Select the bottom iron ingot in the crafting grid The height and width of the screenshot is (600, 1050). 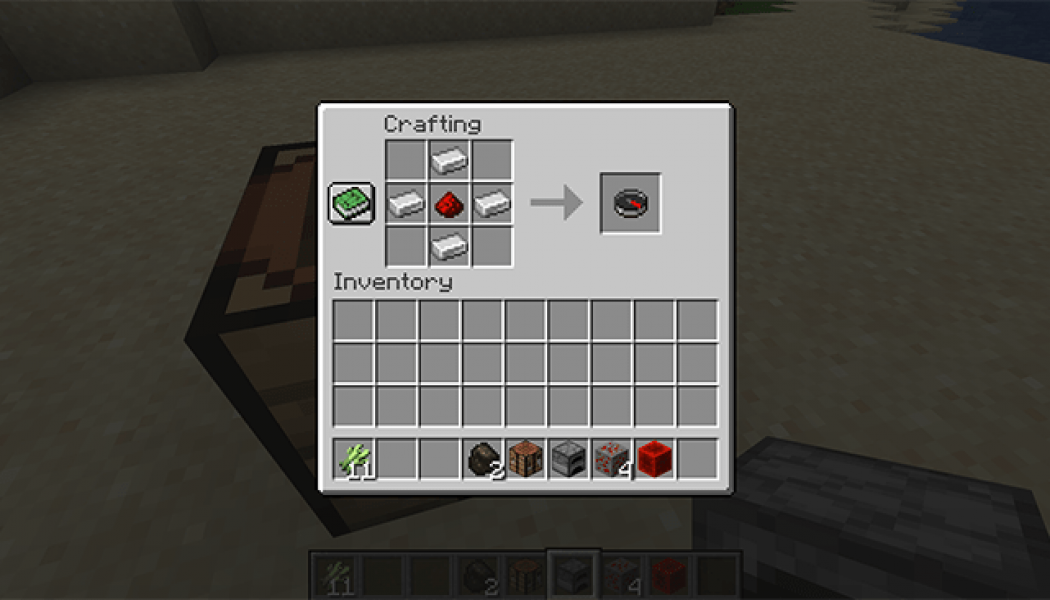[449, 246]
